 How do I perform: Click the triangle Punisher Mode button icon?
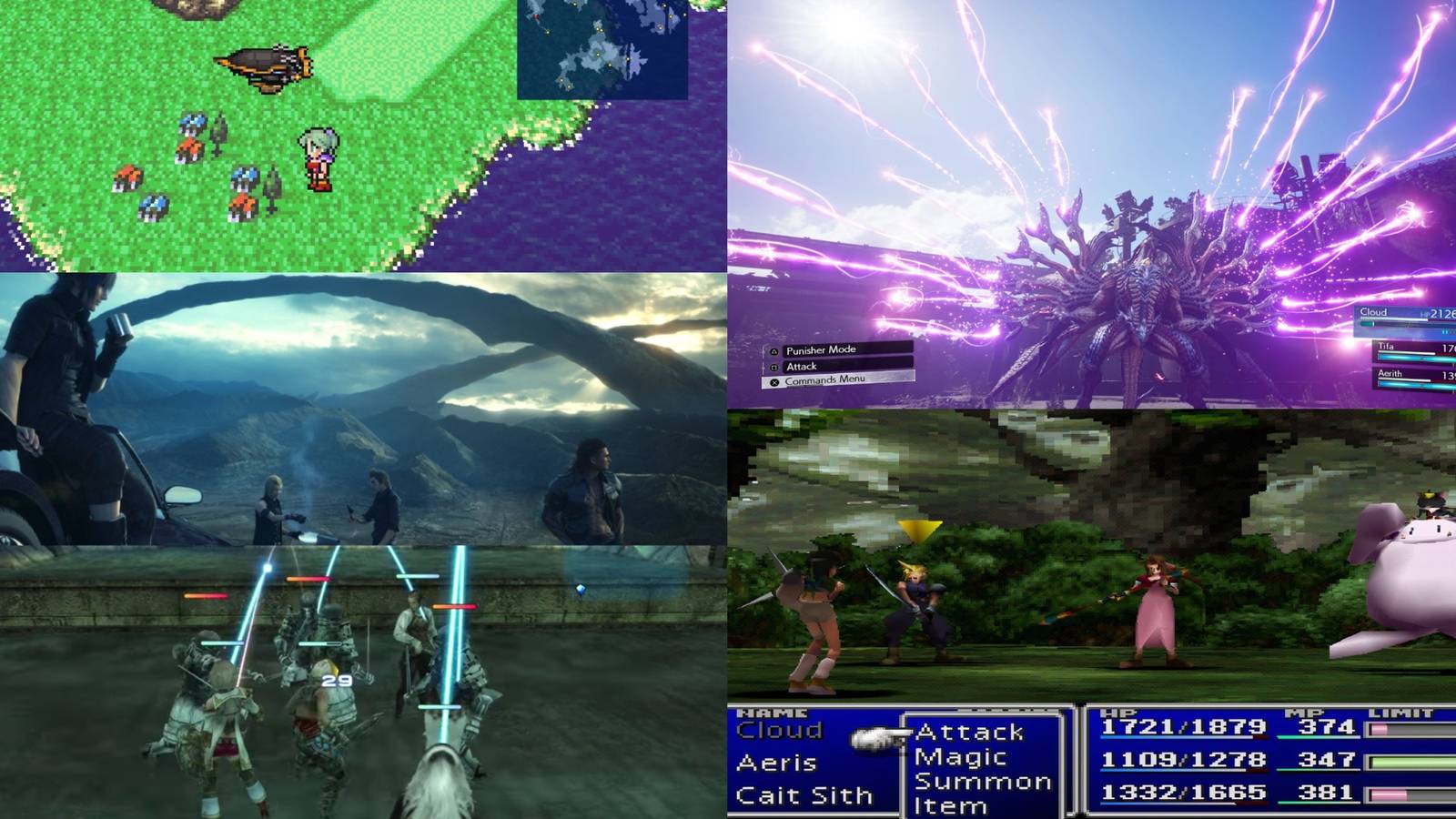click(x=774, y=351)
